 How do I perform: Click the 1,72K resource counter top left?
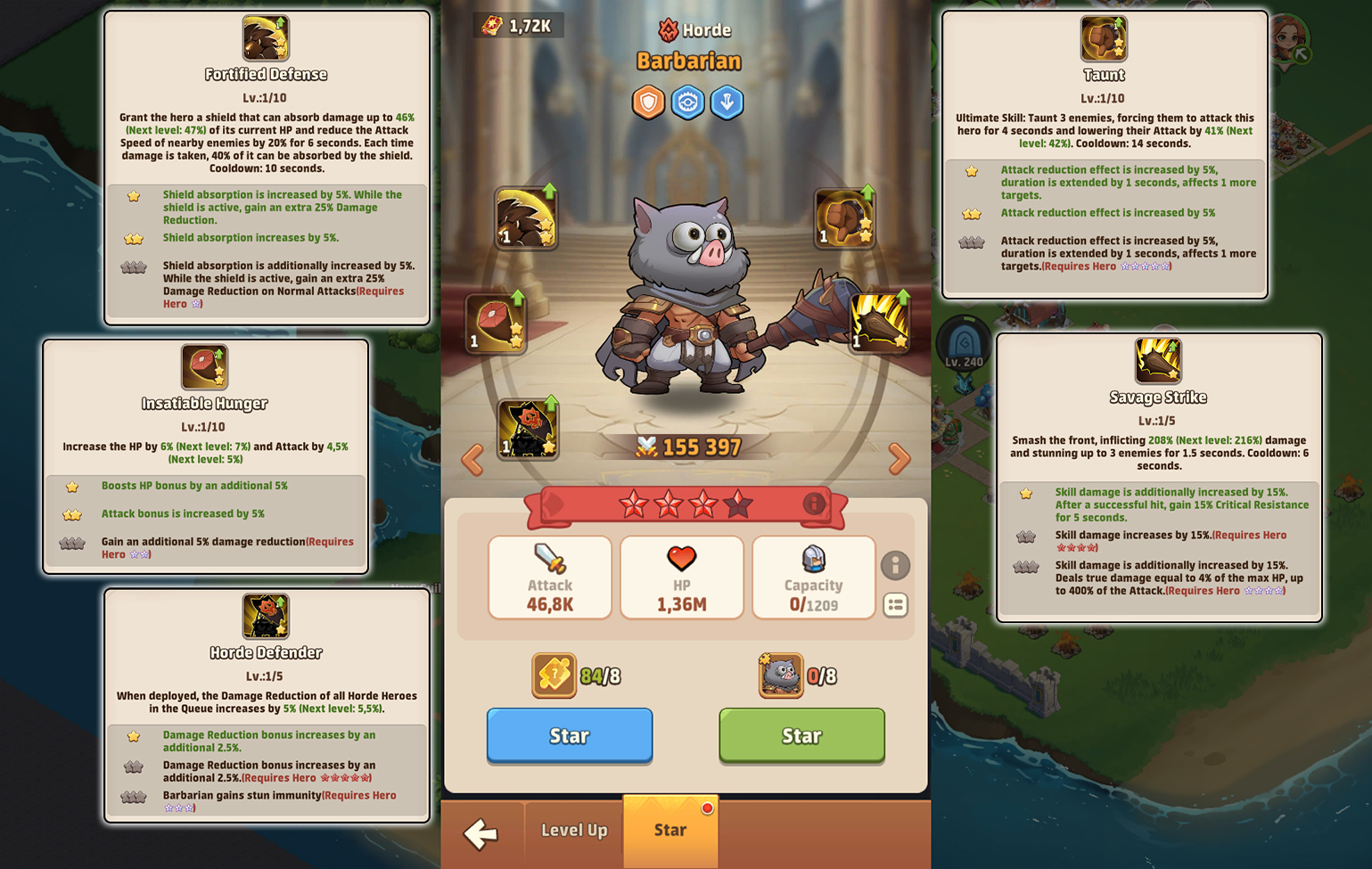pos(519,24)
